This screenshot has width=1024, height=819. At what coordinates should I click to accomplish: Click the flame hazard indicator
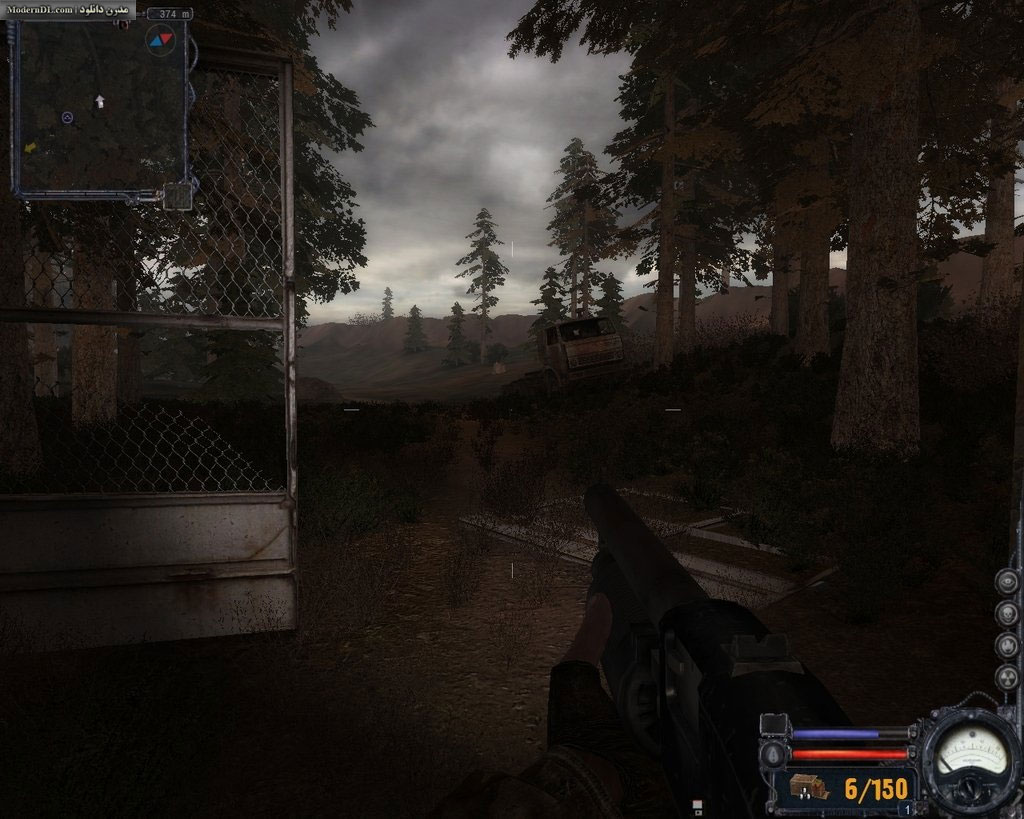pyautogui.click(x=1006, y=645)
